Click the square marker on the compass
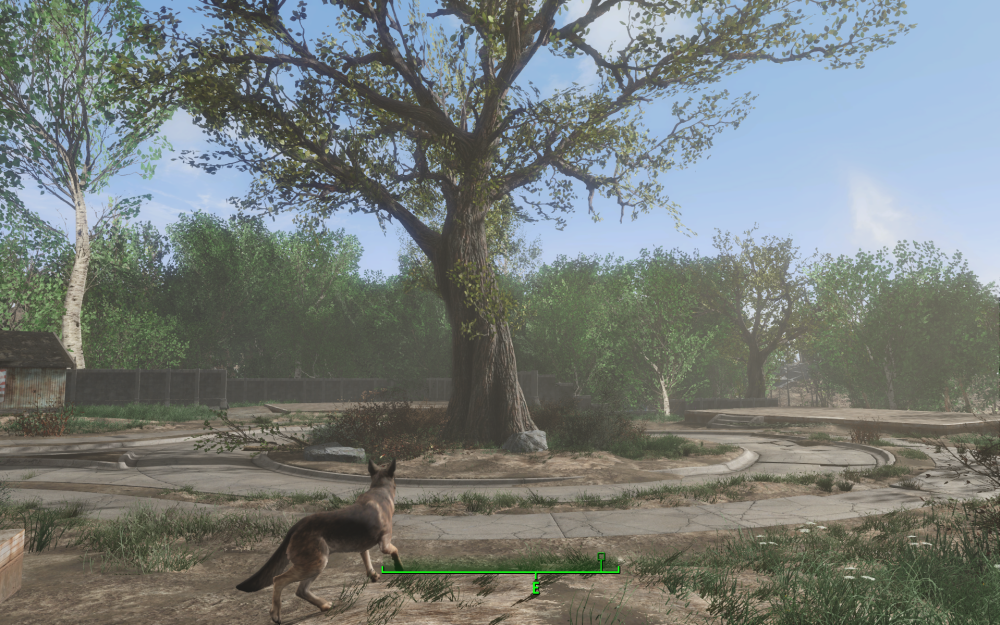Viewport: 1000px width, 625px height. pyautogui.click(x=601, y=557)
